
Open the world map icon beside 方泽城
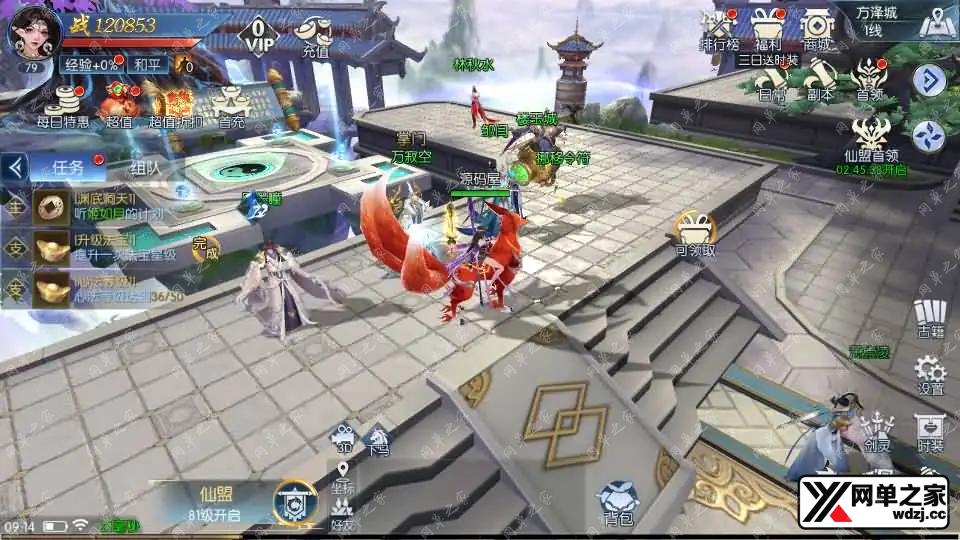click(933, 22)
